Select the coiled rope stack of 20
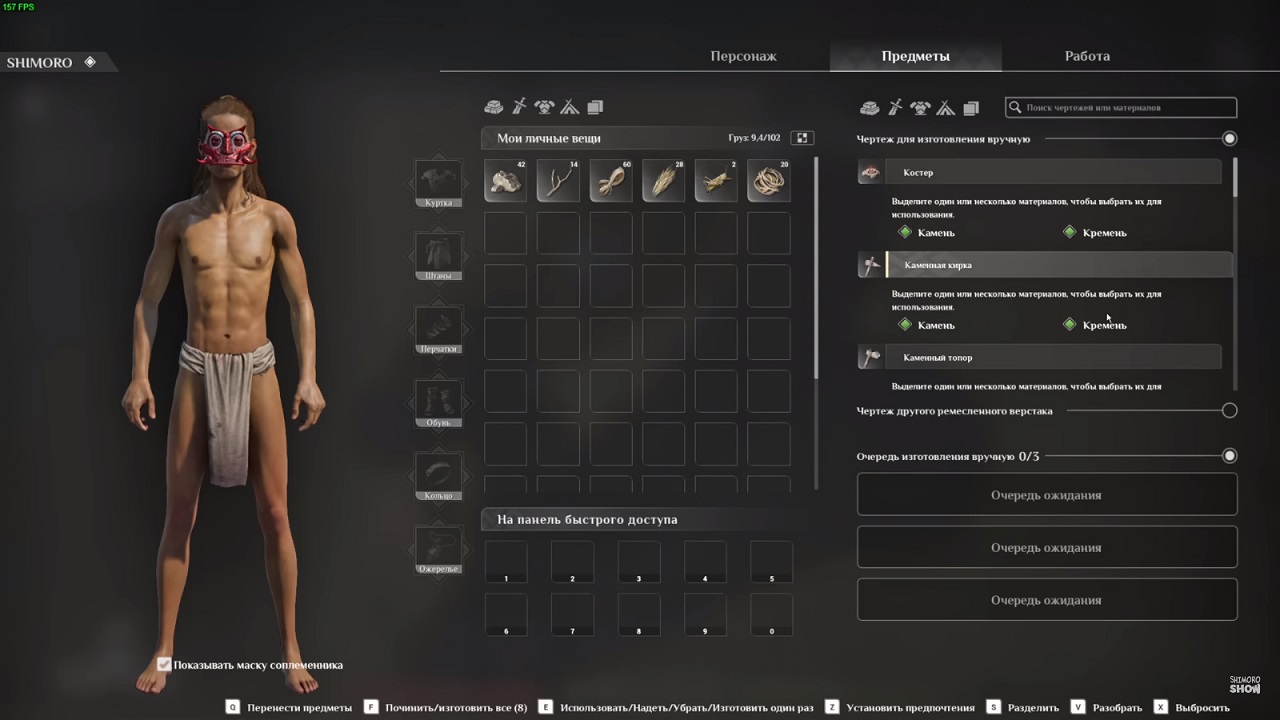1280x720 pixels. pyautogui.click(x=769, y=181)
